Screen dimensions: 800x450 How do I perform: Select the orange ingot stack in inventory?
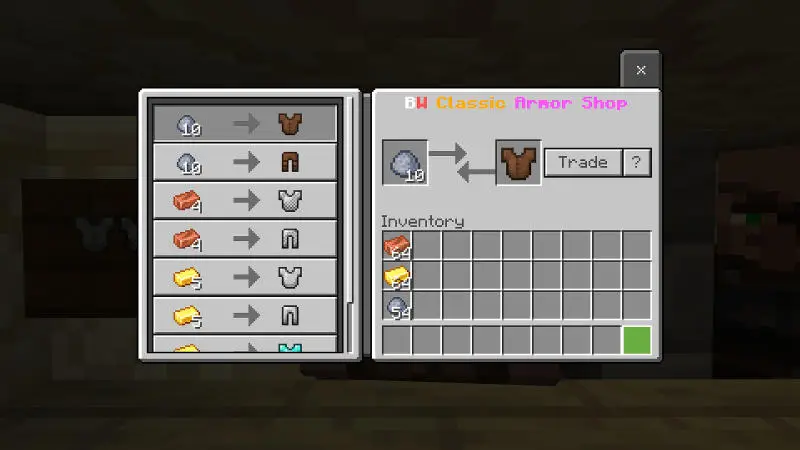pyautogui.click(x=397, y=246)
